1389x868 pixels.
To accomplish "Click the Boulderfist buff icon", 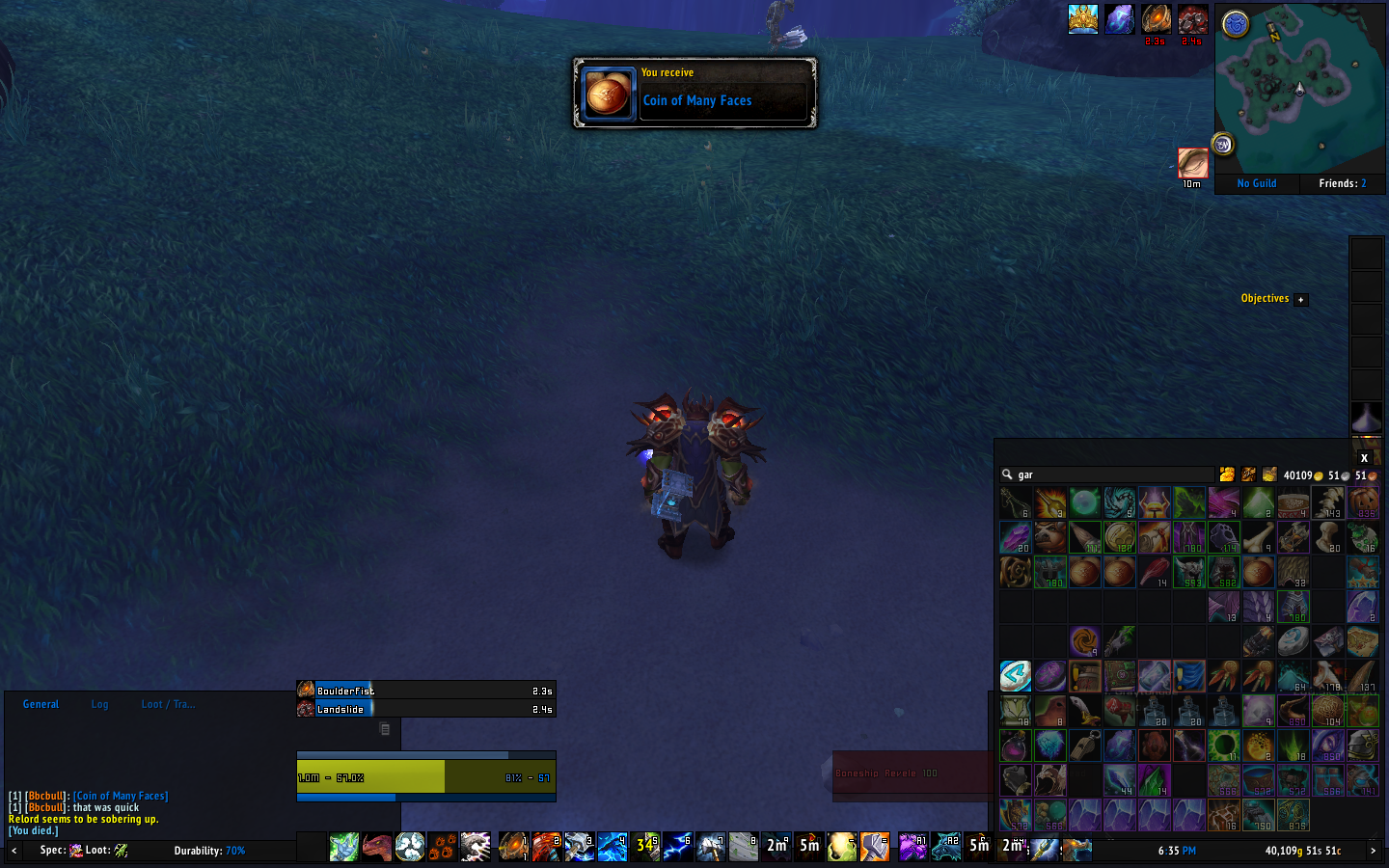I will pos(1156,19).
